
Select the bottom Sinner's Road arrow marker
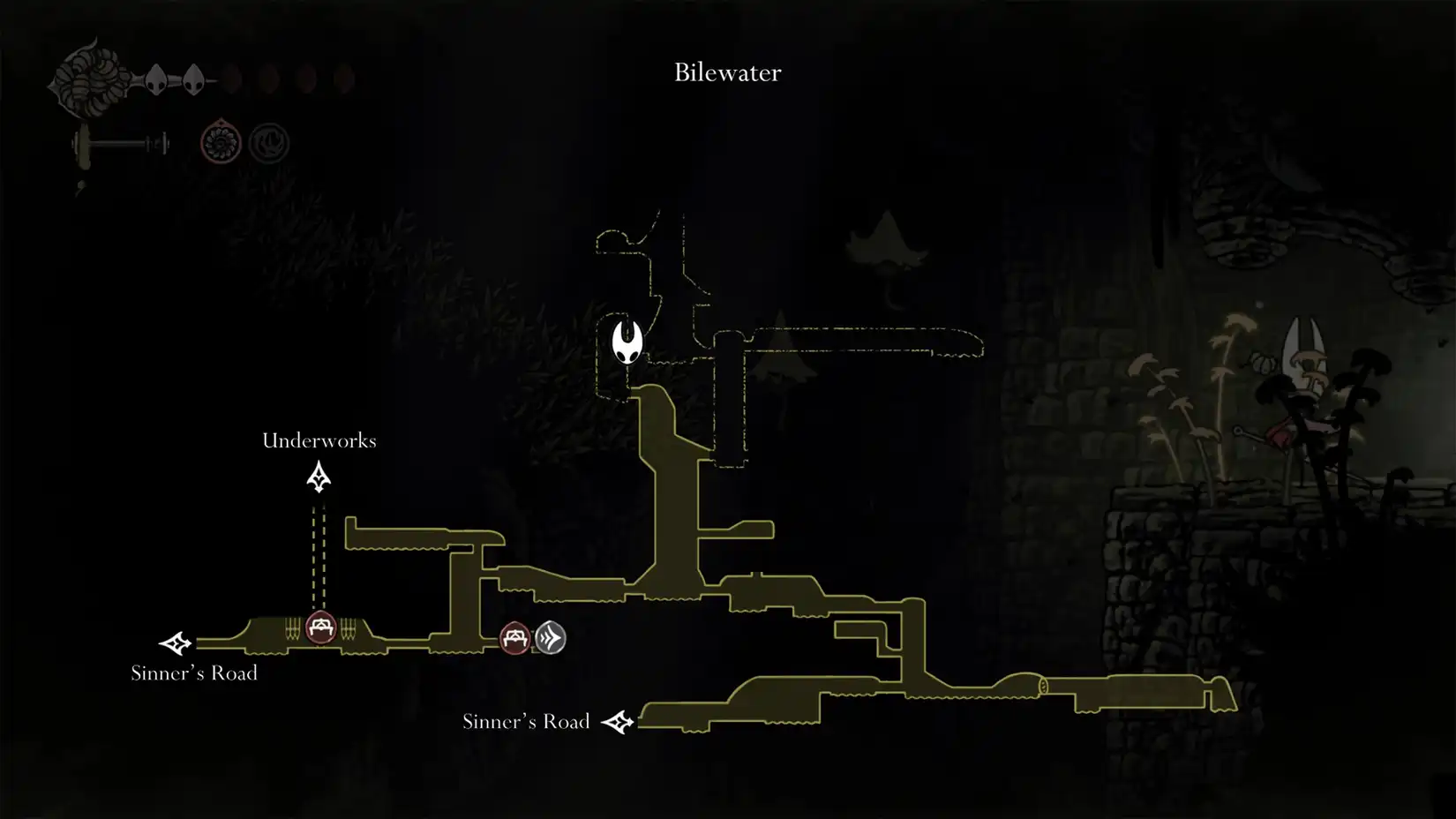point(620,721)
